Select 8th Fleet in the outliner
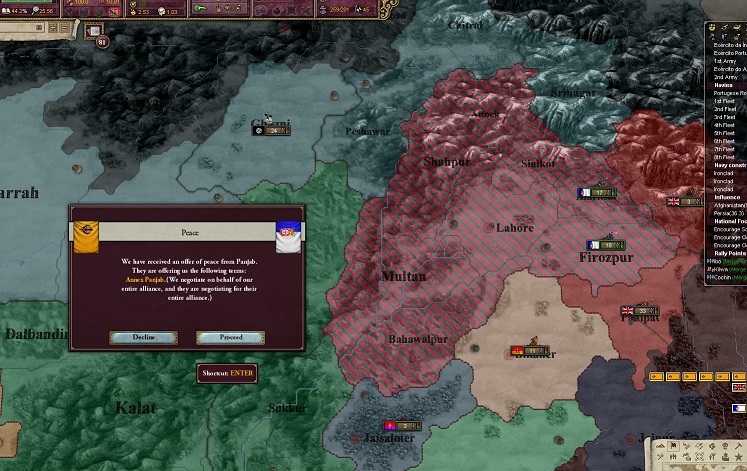The image size is (747, 471). point(724,157)
